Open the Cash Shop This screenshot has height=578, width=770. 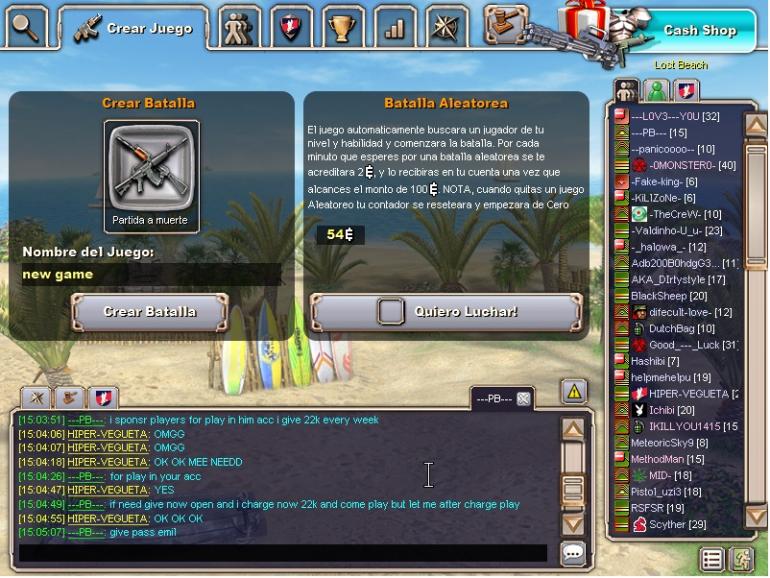click(x=699, y=30)
